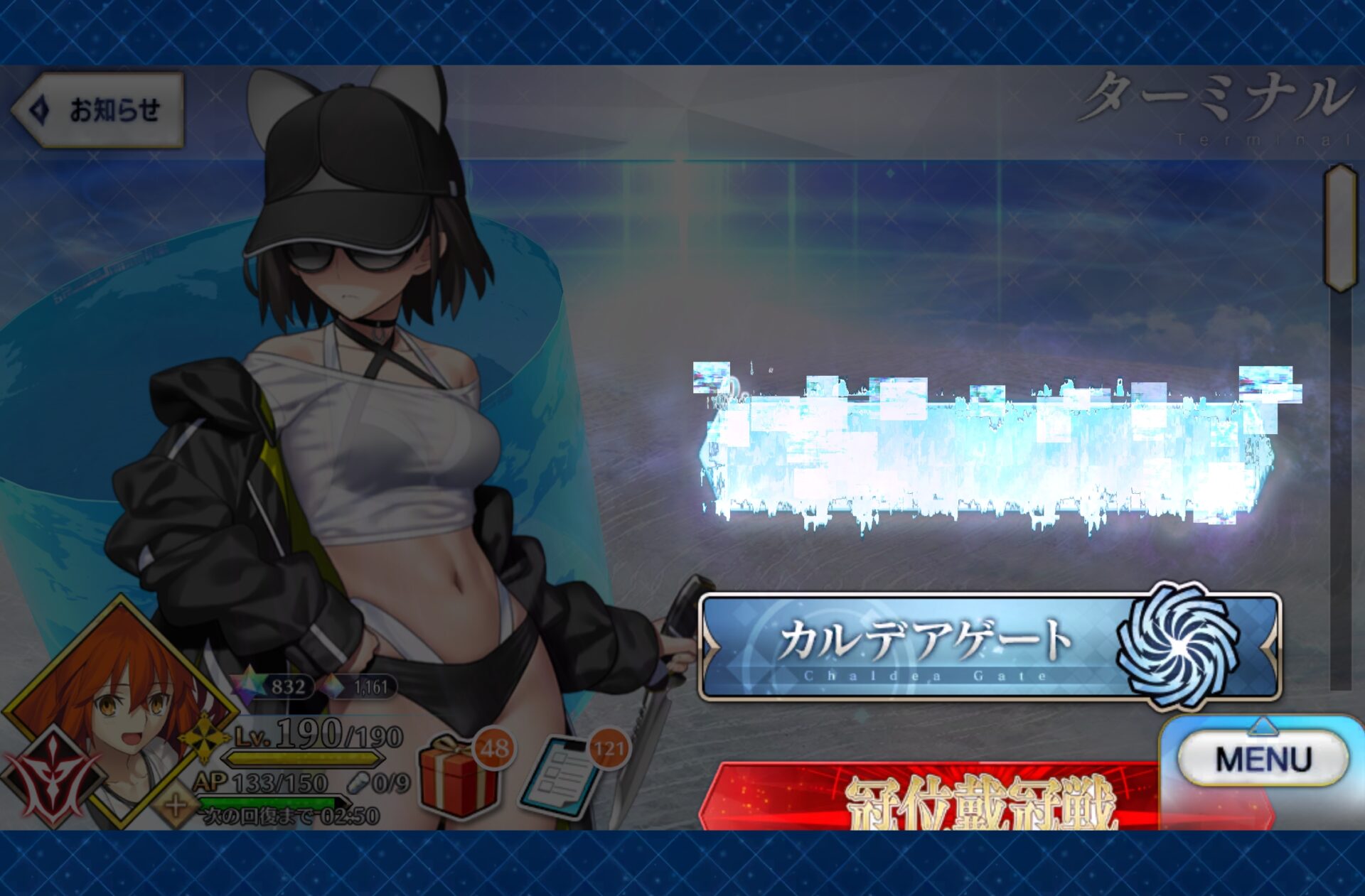
Task: Open the お知らせ news button
Action: (x=100, y=110)
